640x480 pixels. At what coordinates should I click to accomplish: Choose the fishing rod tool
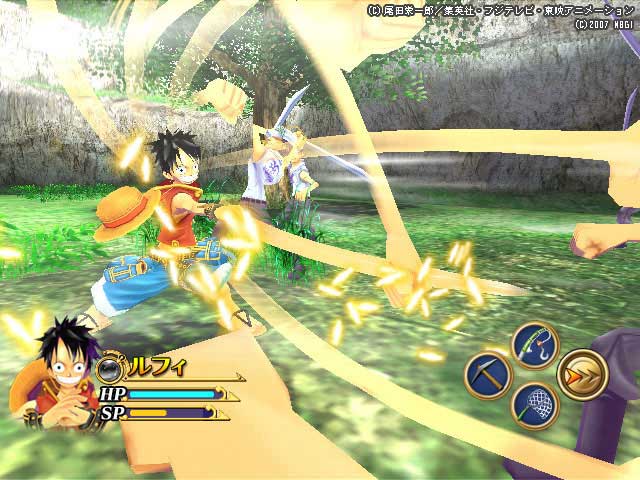tap(534, 345)
